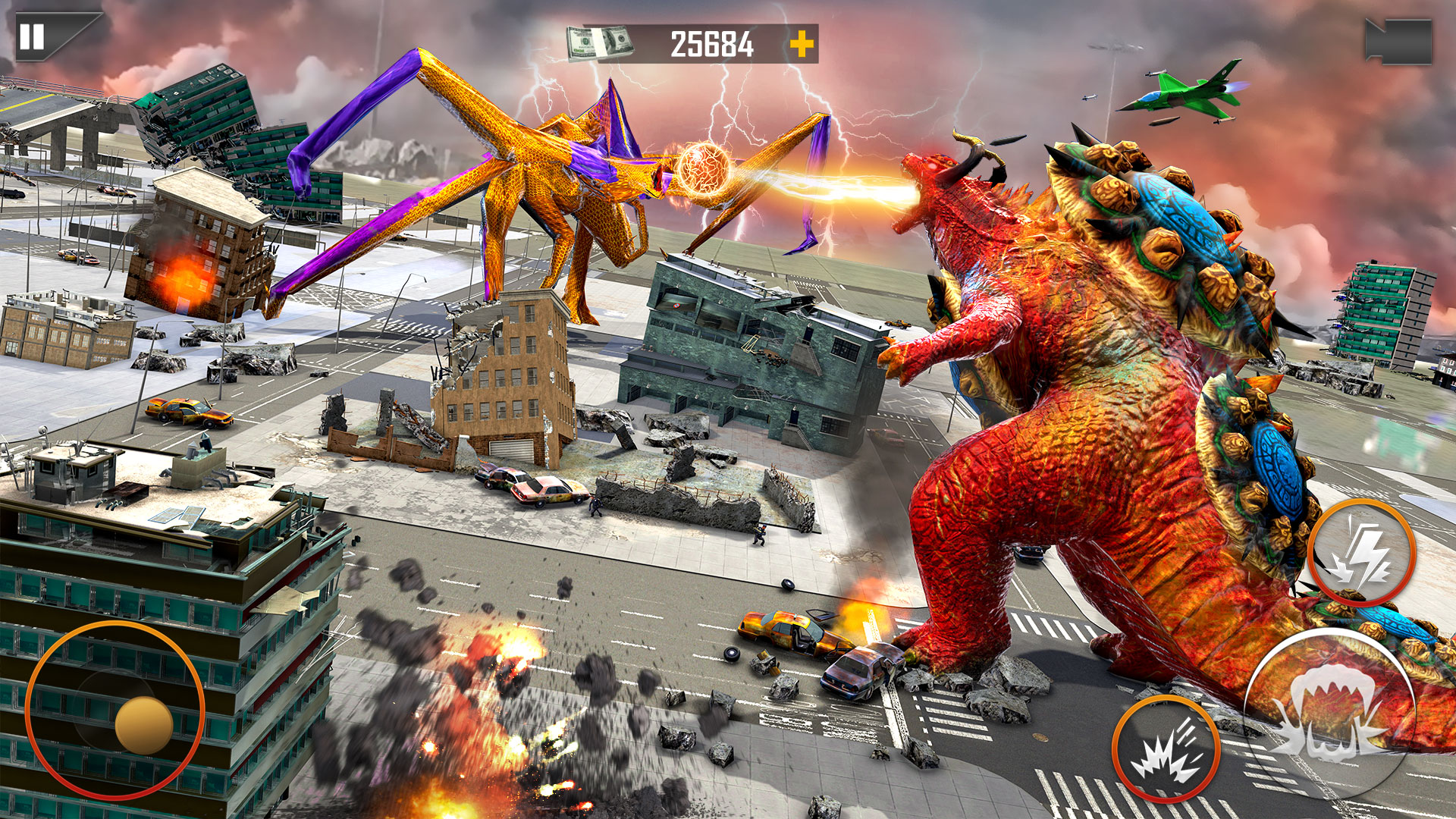1456x819 pixels.
Task: Activate the lightning bolt ability
Action: click(x=1361, y=554)
